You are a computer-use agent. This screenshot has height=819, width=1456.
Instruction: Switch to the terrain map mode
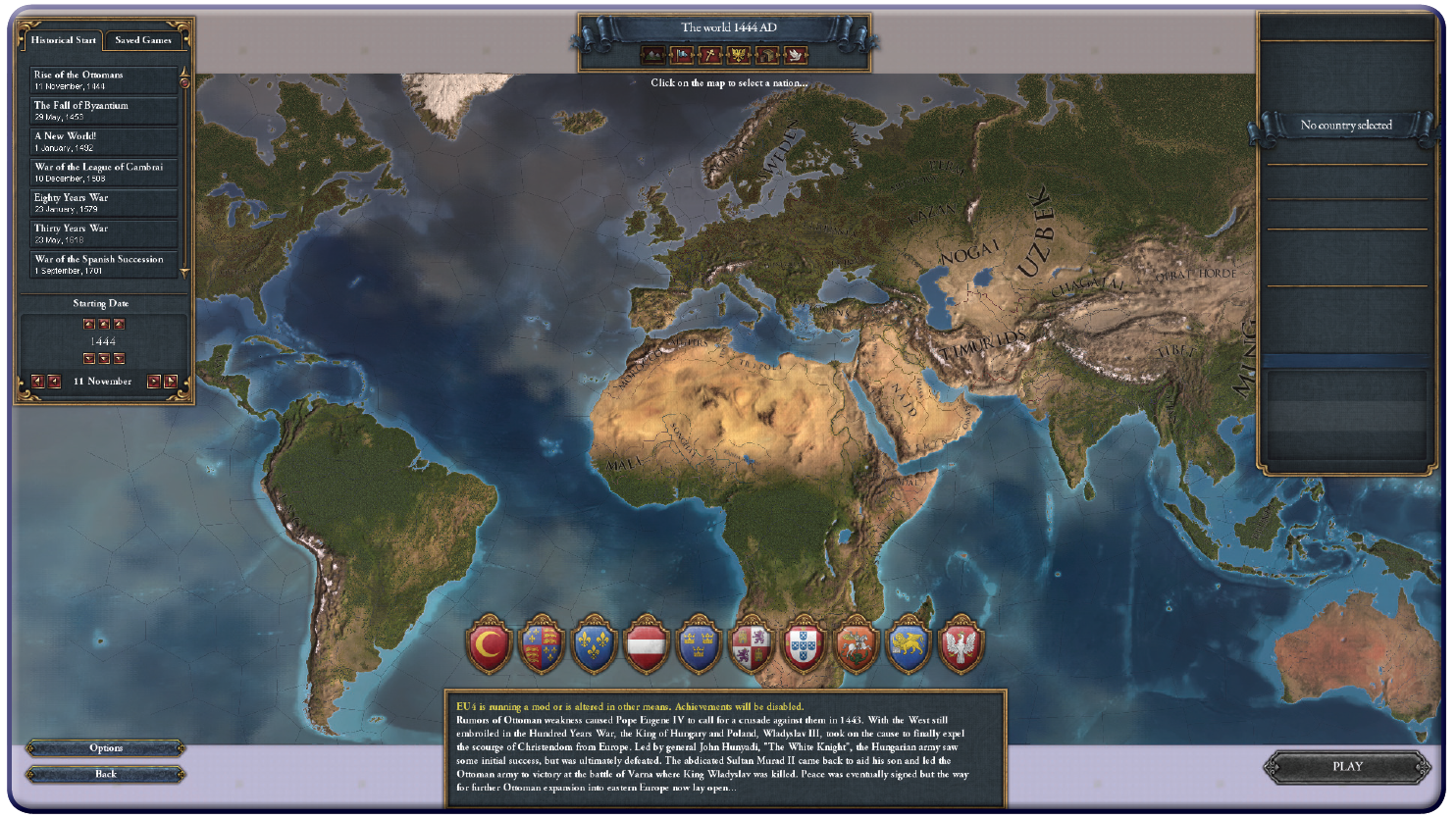652,55
